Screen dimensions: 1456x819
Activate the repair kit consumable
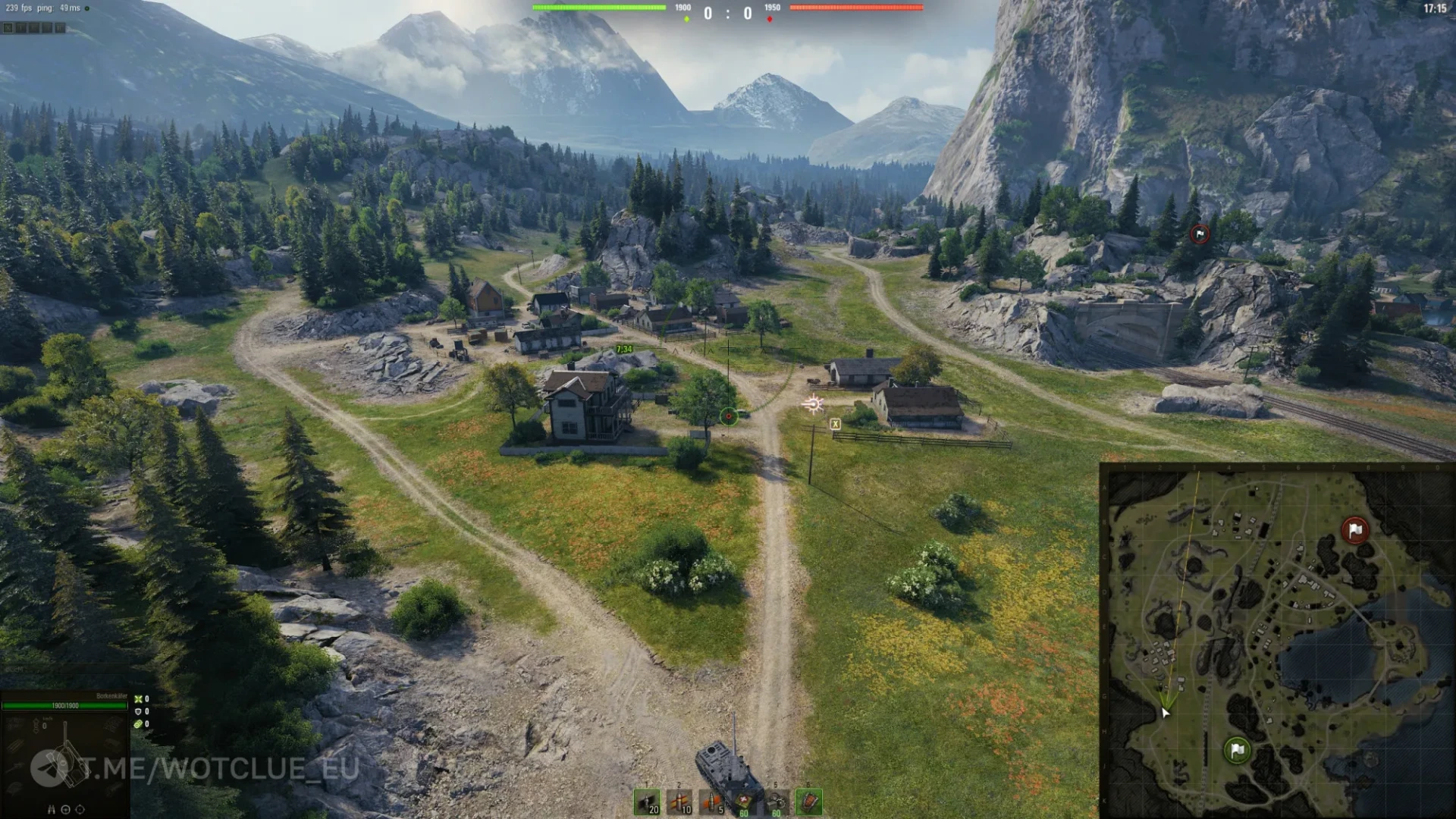777,802
